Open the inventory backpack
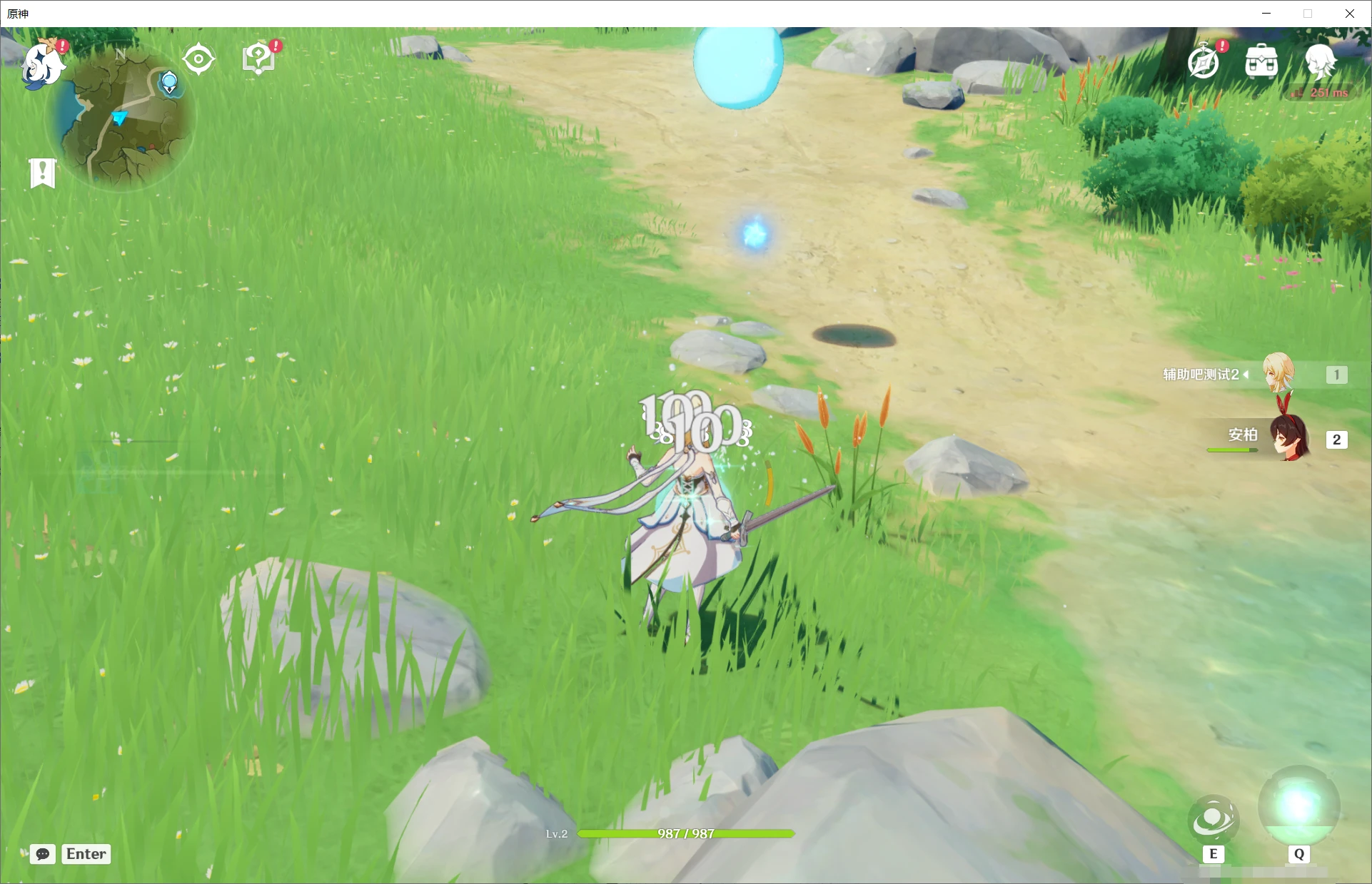1372x884 pixels. pyautogui.click(x=1261, y=63)
